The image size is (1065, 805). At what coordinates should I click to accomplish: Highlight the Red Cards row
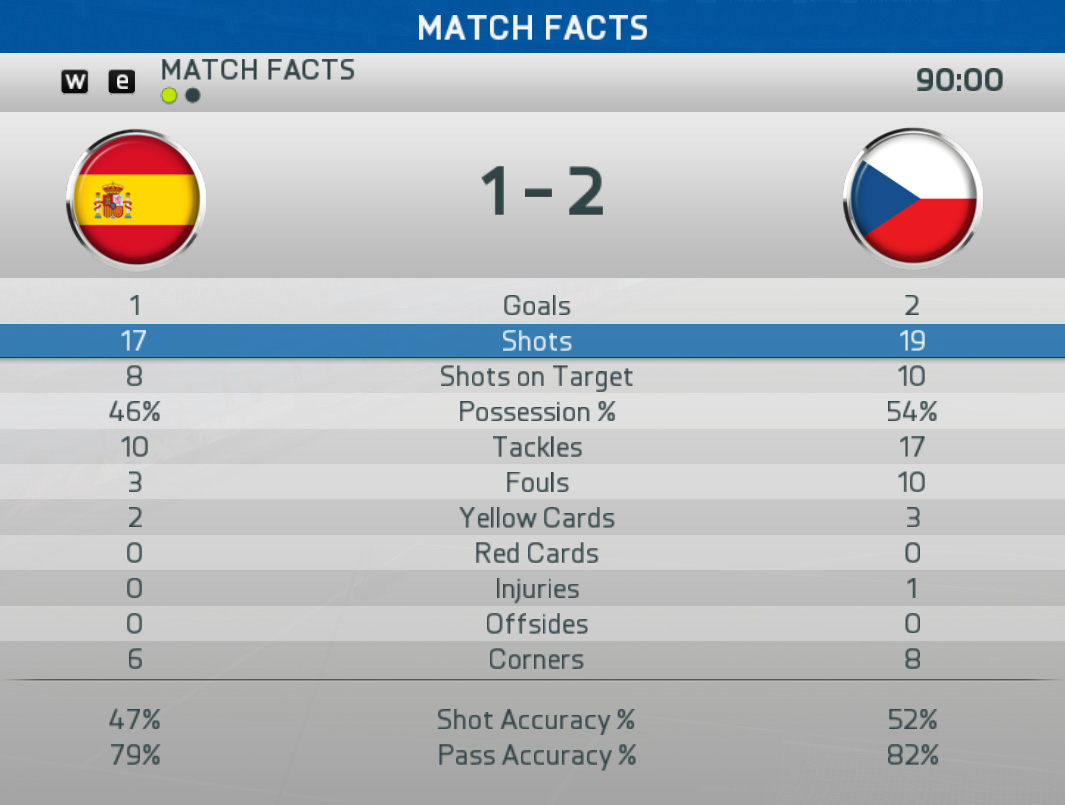click(x=536, y=553)
